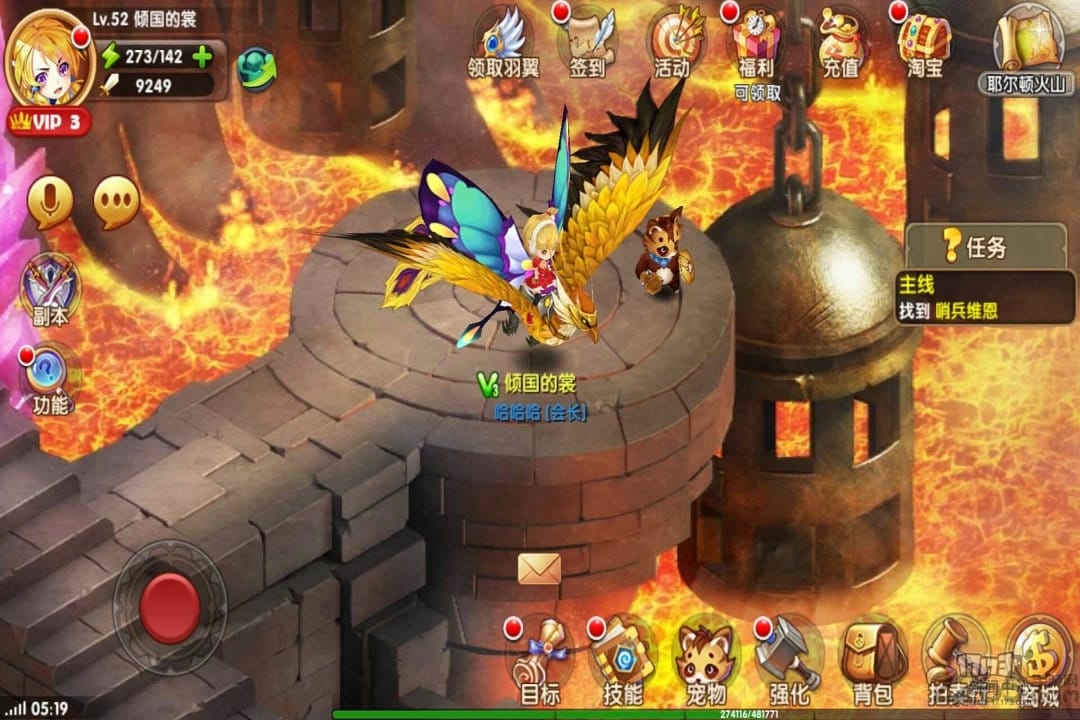Click the green round arrow icon

coord(256,69)
